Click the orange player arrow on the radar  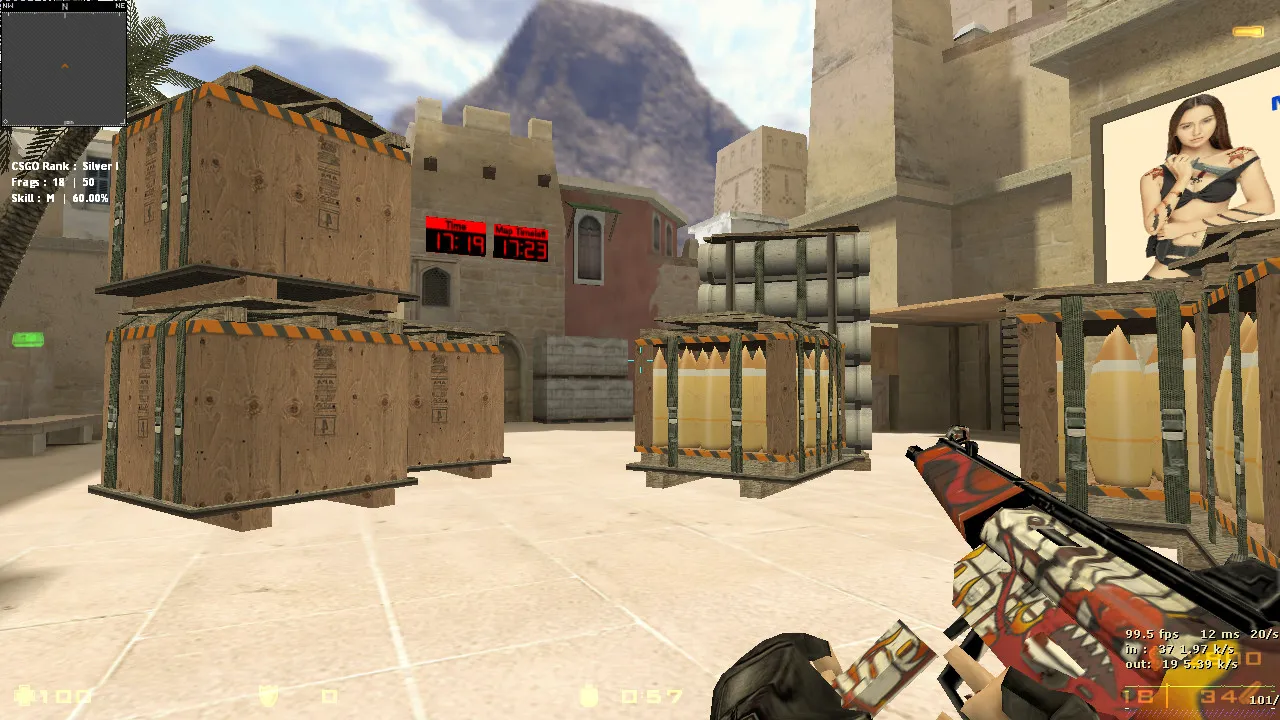pos(64,64)
